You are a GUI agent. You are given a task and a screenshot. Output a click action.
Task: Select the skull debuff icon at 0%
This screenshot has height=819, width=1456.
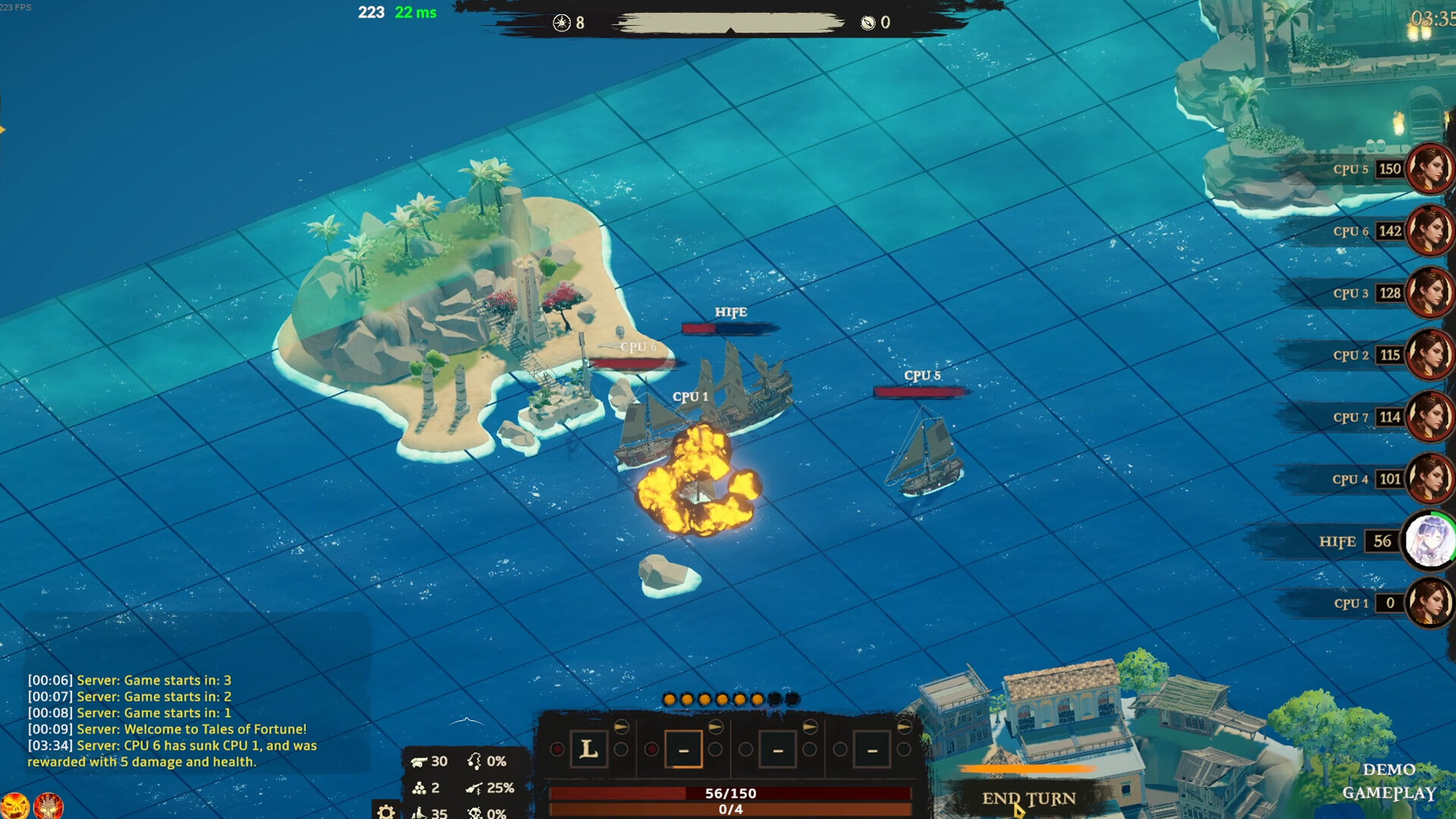(475, 813)
